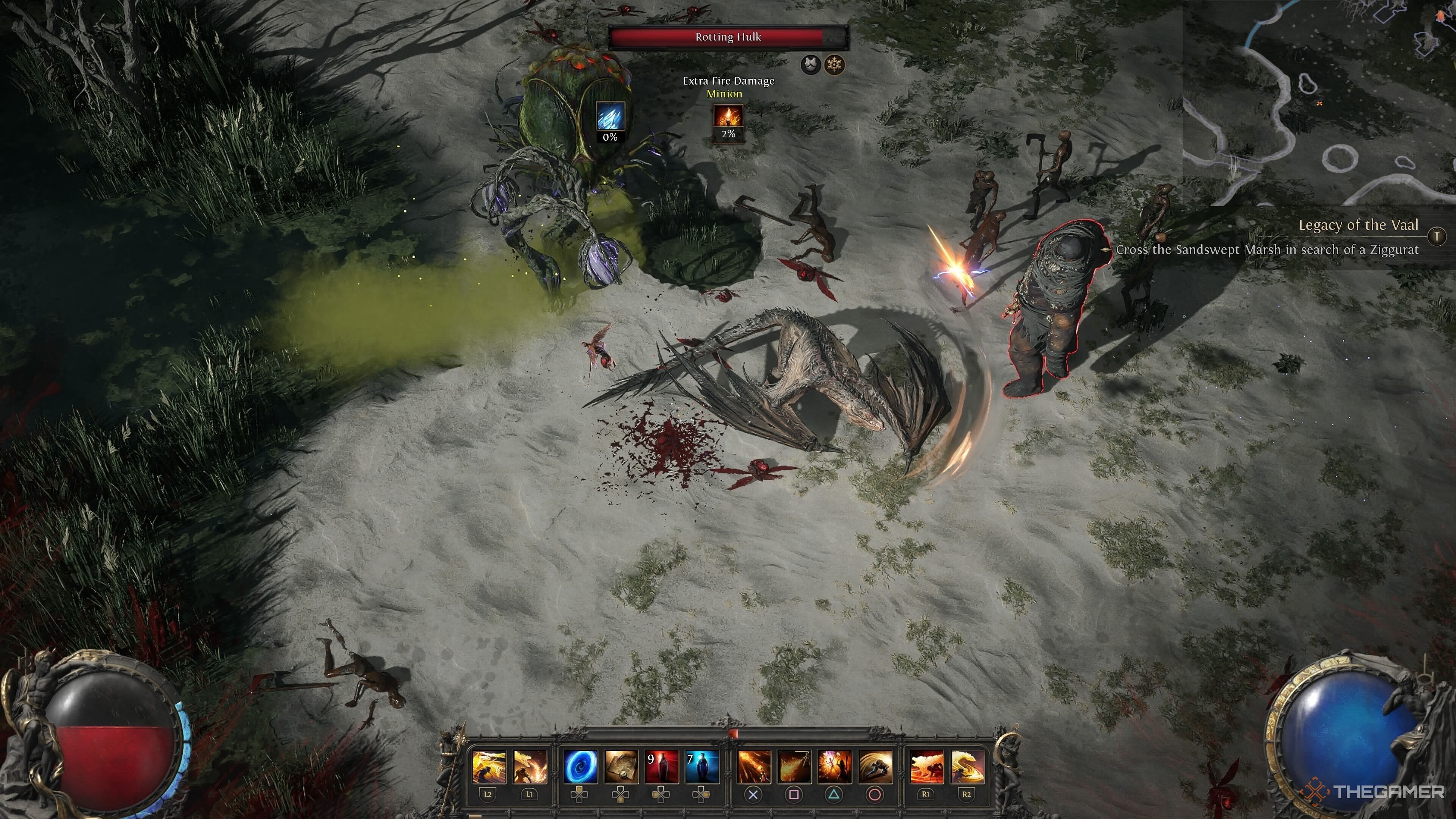Drink the blue mana flask

[702, 766]
